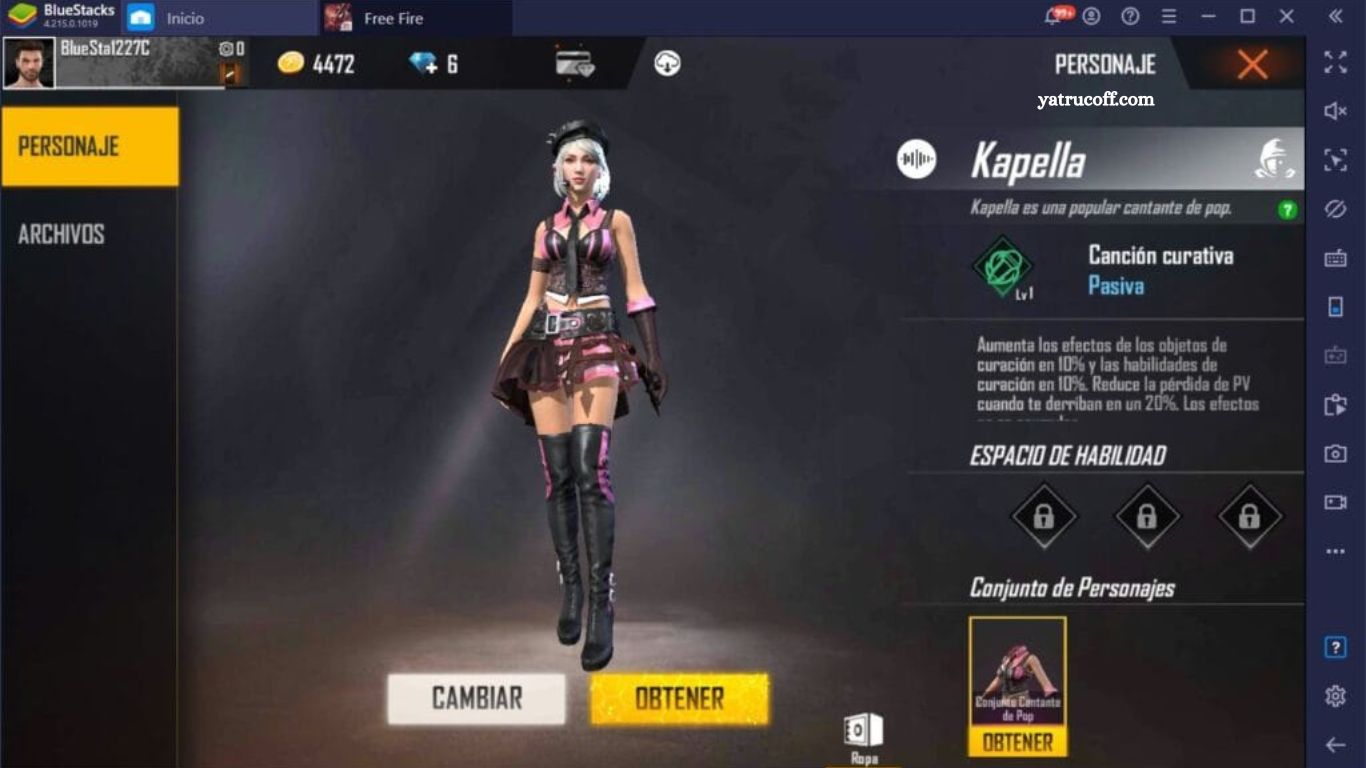The image size is (1366, 768).
Task: Toggle the eye visibility icon in sidebar
Action: pos(1336,205)
